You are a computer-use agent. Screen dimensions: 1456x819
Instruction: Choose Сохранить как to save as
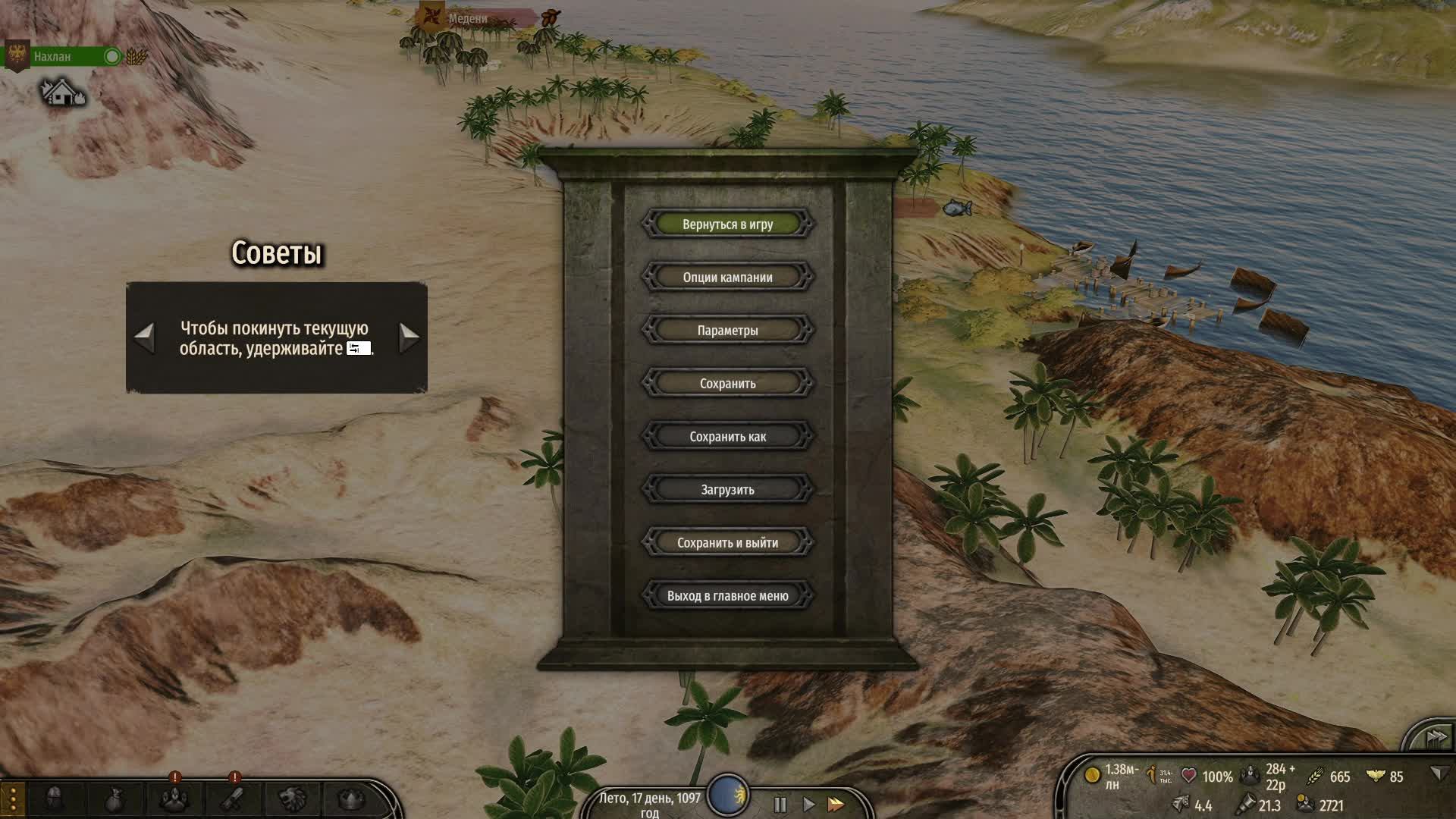coord(727,437)
